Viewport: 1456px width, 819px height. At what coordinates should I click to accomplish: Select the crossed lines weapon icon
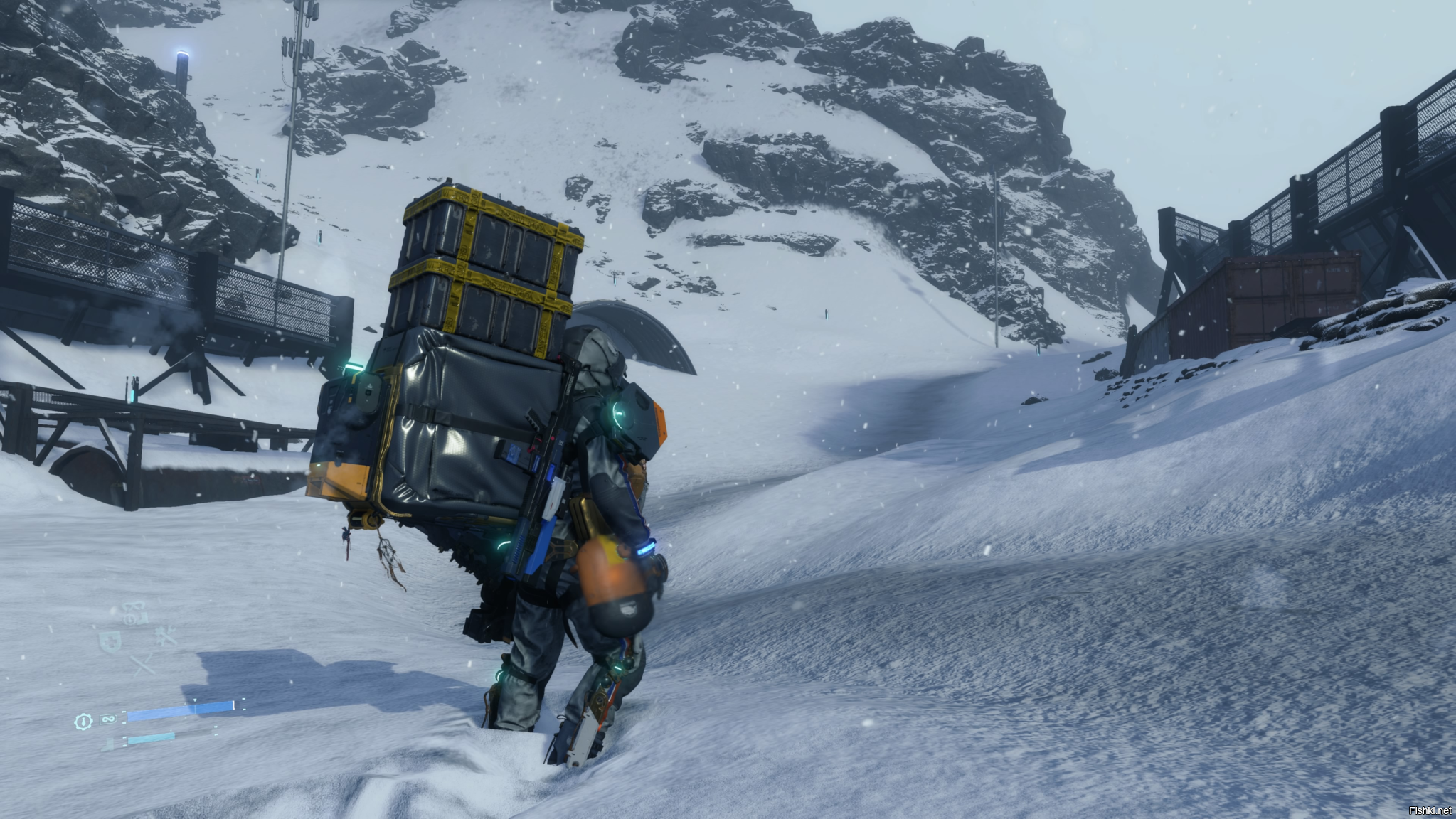[x=142, y=665]
